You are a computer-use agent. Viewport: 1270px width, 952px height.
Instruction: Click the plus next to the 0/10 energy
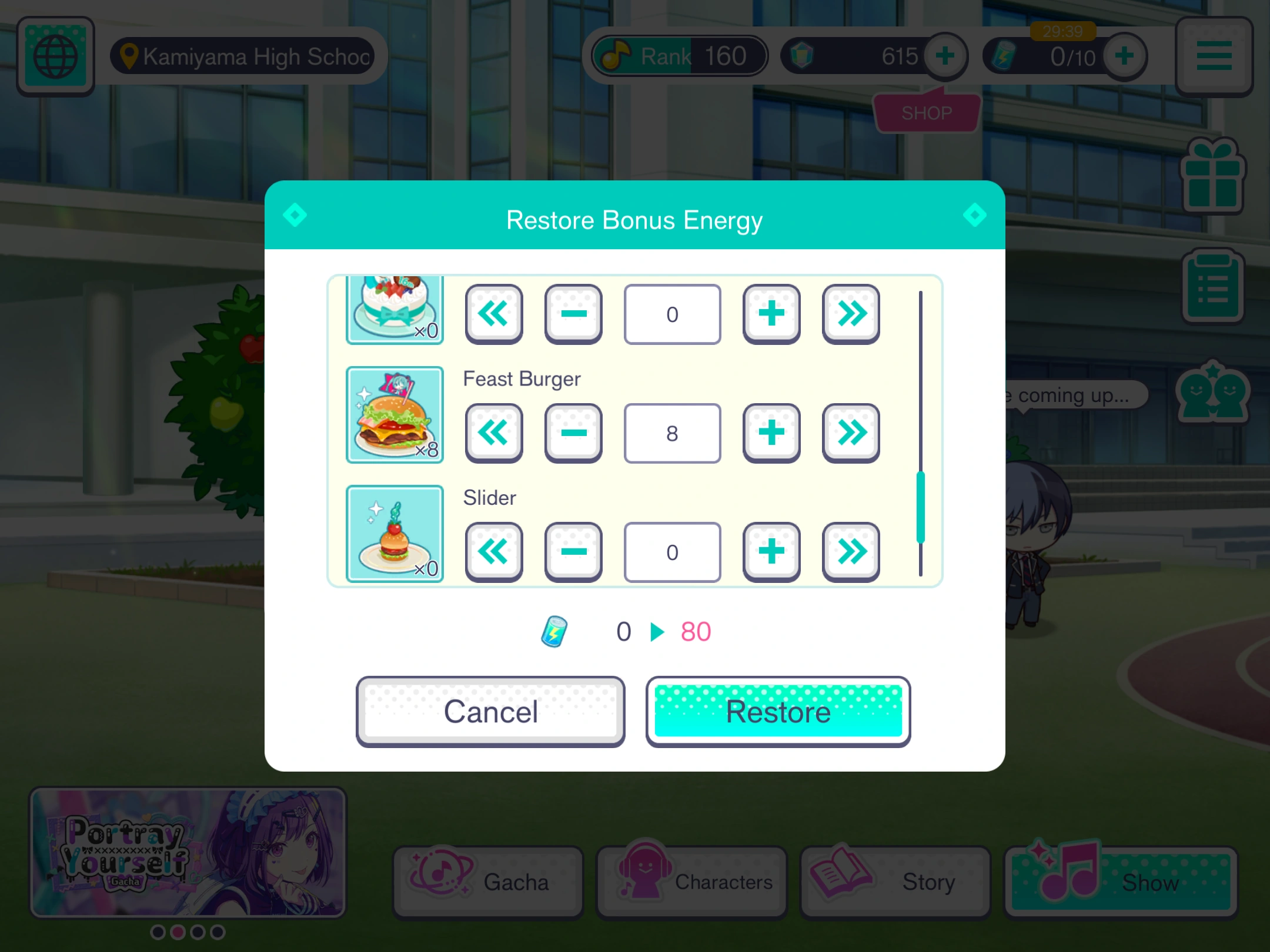(1125, 56)
